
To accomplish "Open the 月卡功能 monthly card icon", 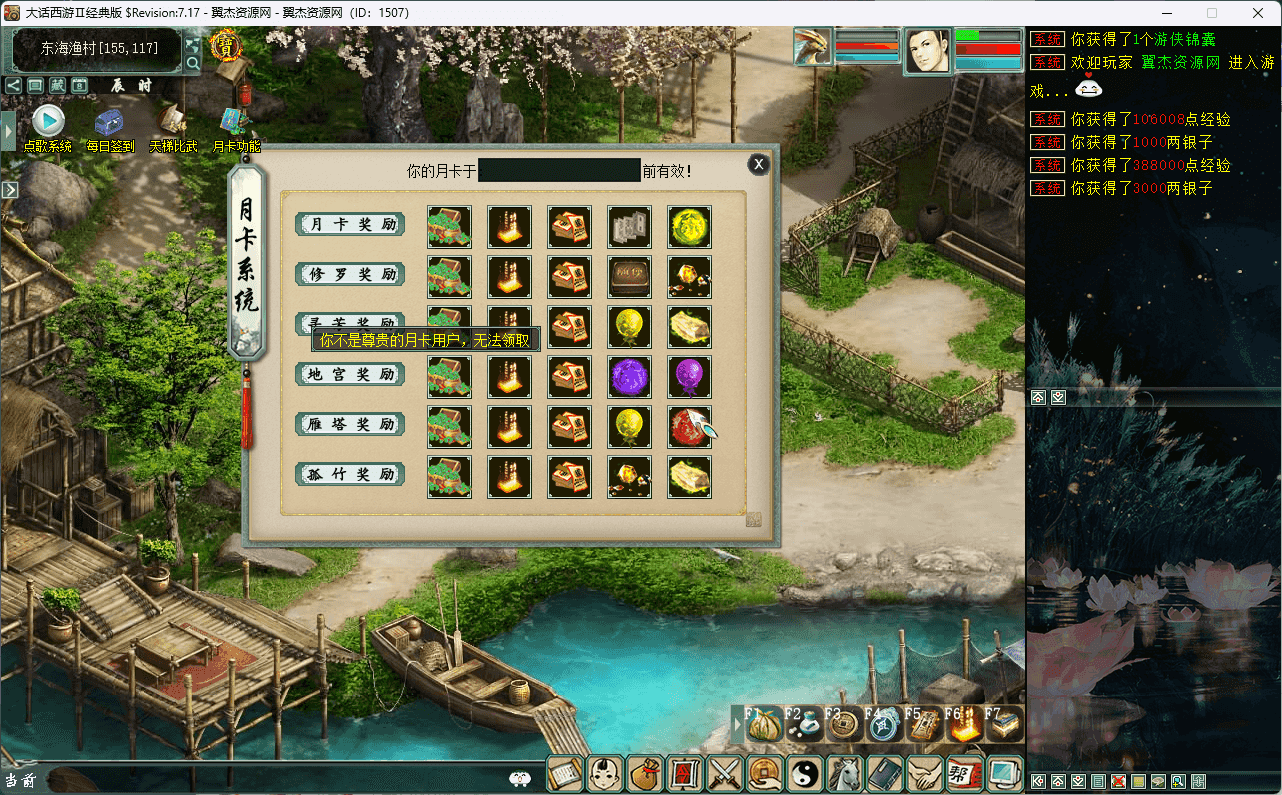I will tap(236, 122).
